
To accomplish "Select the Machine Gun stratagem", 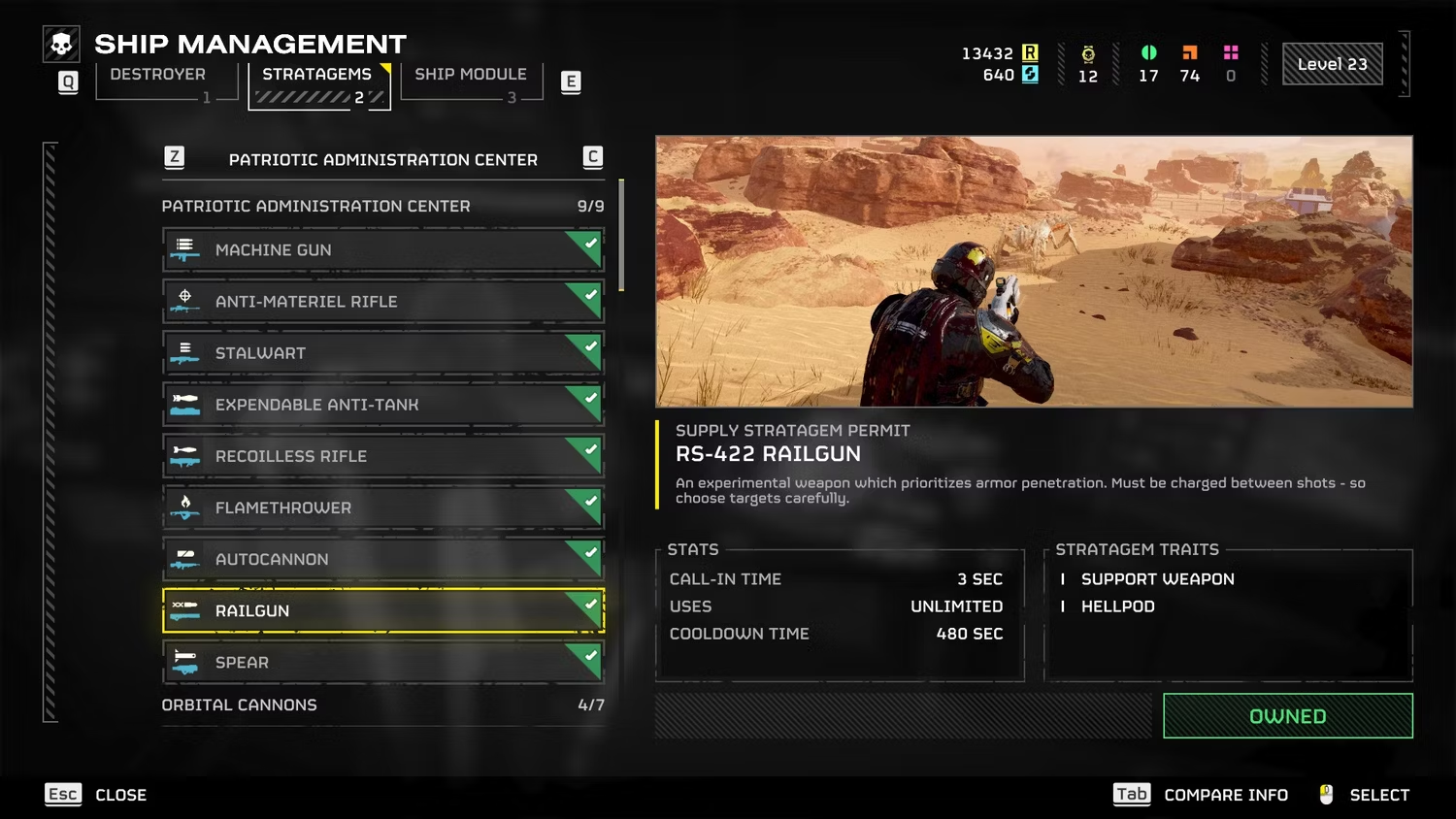I will [382, 250].
